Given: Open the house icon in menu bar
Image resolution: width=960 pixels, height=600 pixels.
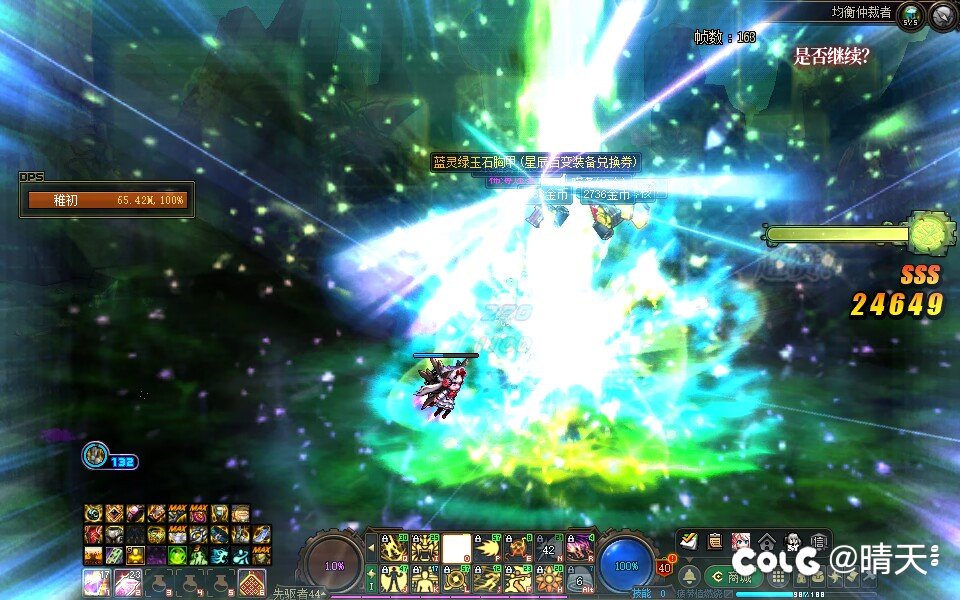Looking at the screenshot, I should 767,541.
